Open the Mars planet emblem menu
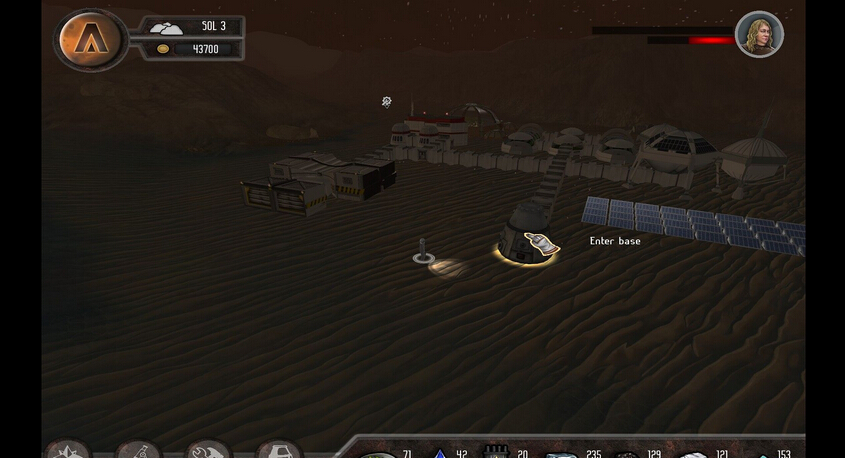The height and width of the screenshot is (458, 845). click(91, 39)
